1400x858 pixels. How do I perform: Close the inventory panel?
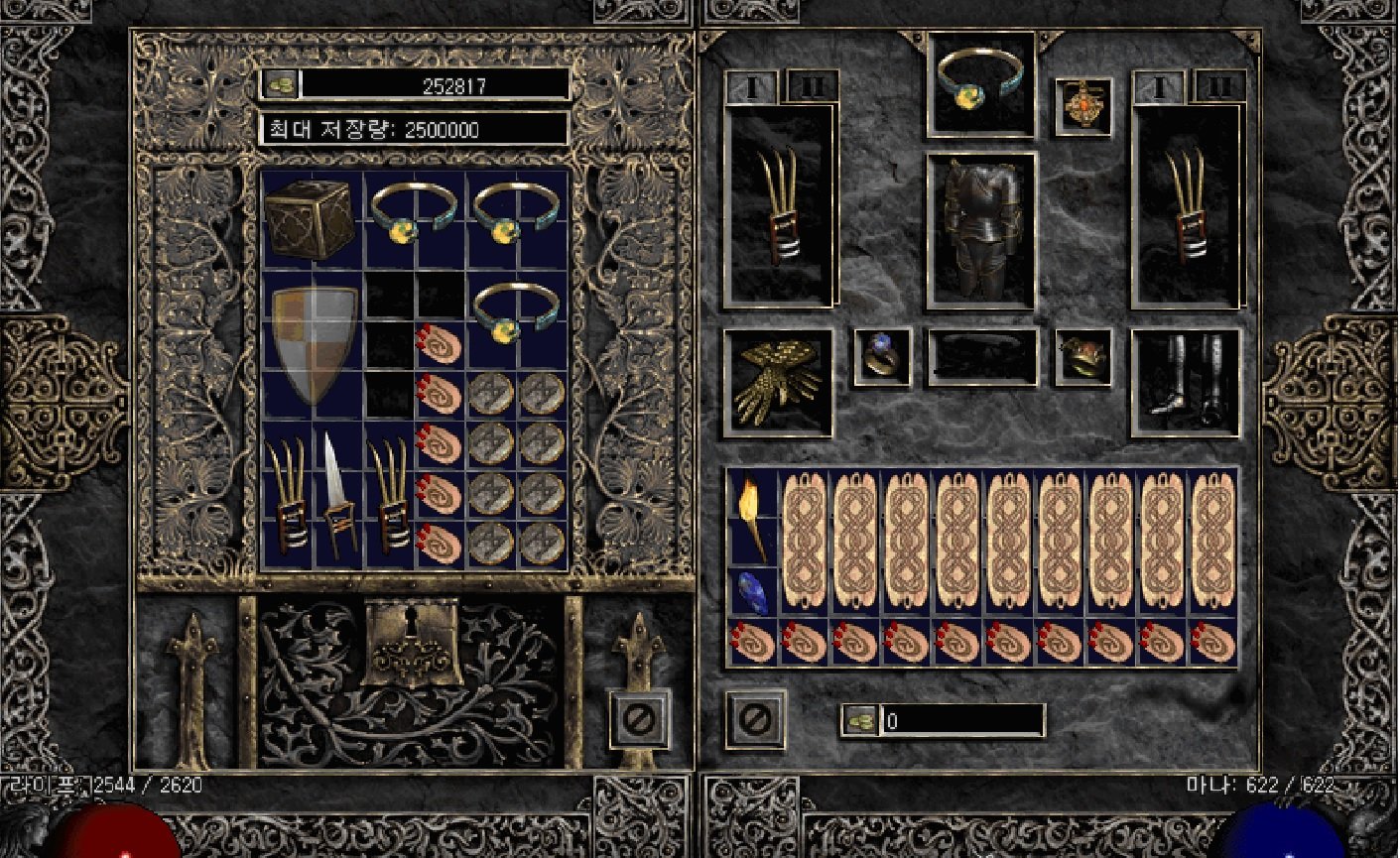coord(755,718)
